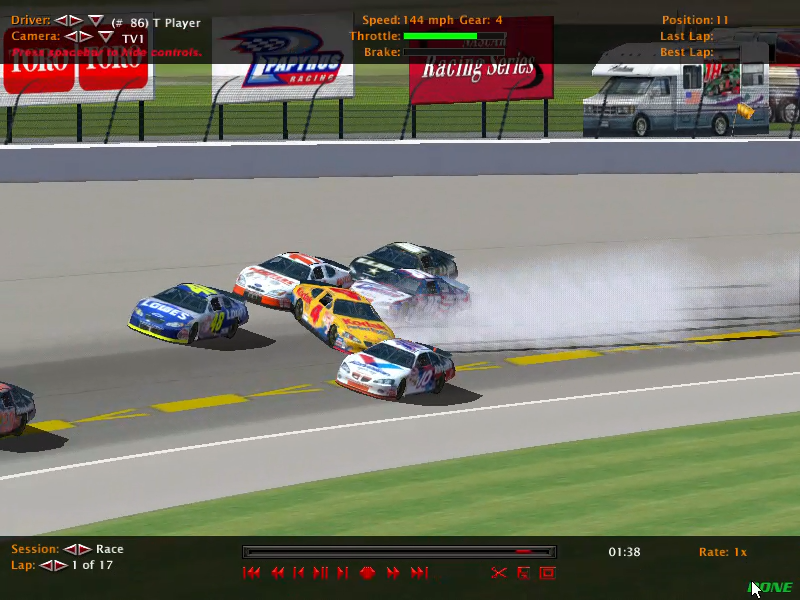Toggle replay play/pause
The width and height of the screenshot is (800, 600).
[321, 573]
